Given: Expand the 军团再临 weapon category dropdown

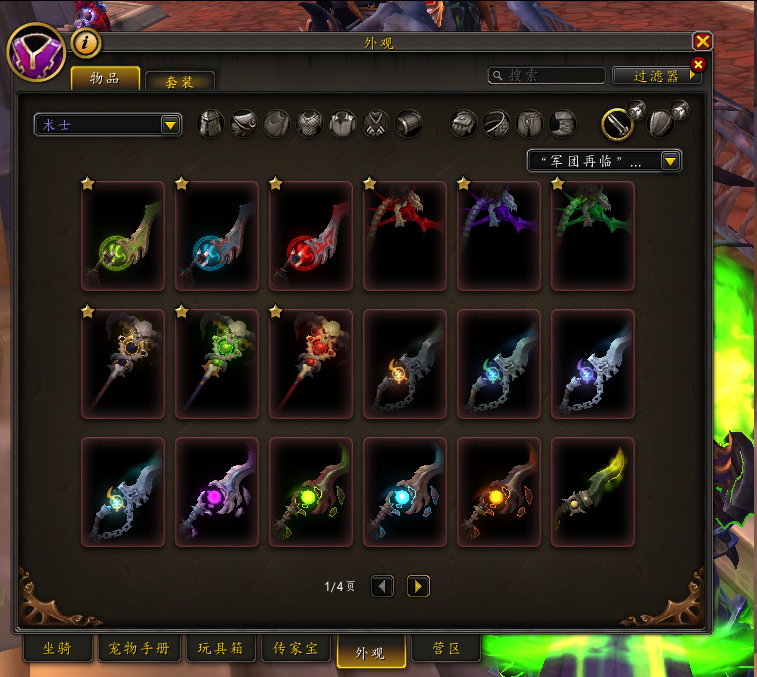Looking at the screenshot, I should click(604, 160).
